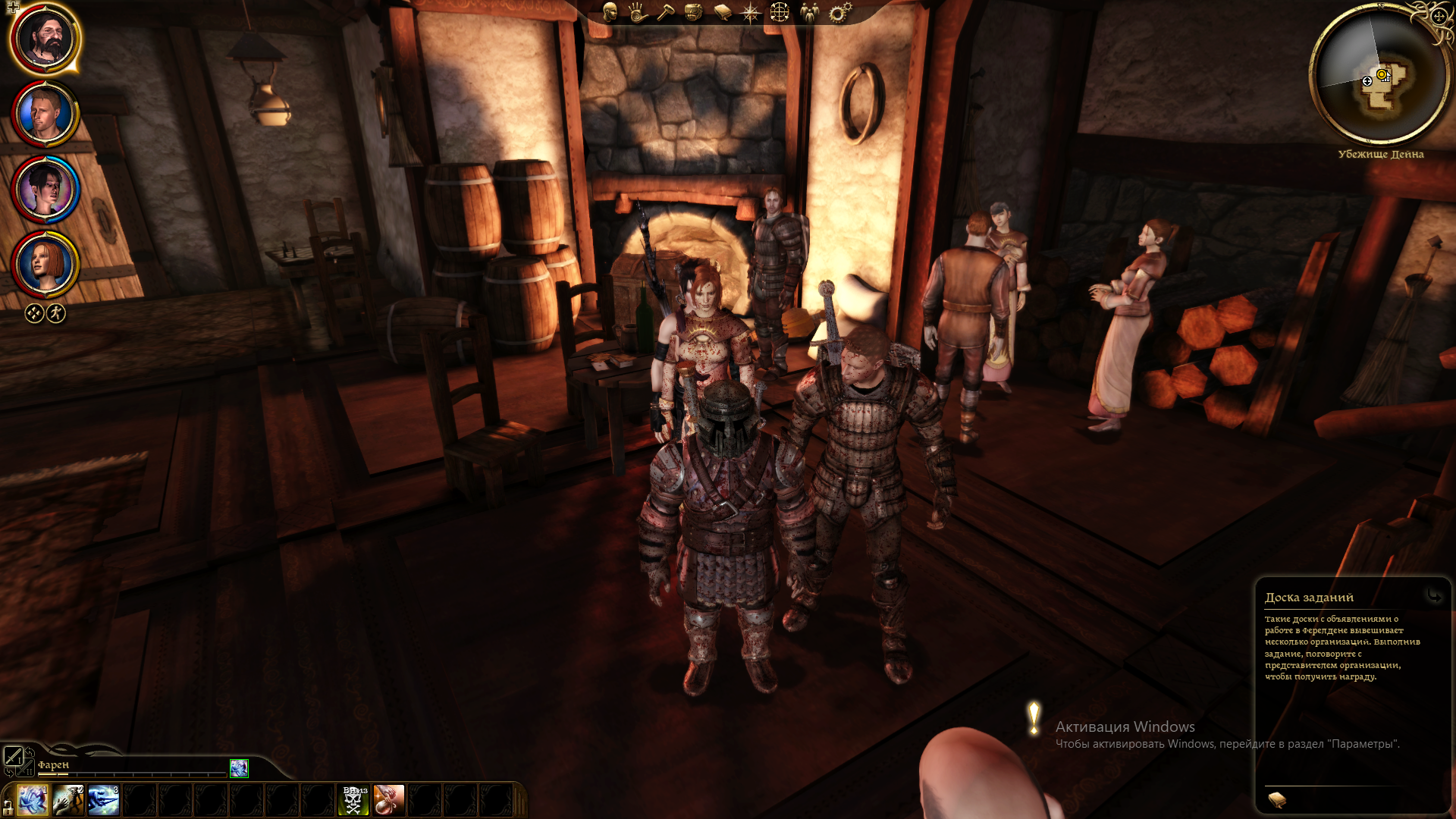
Task: Click the money pouch quickbar slot
Action: [x=390, y=799]
